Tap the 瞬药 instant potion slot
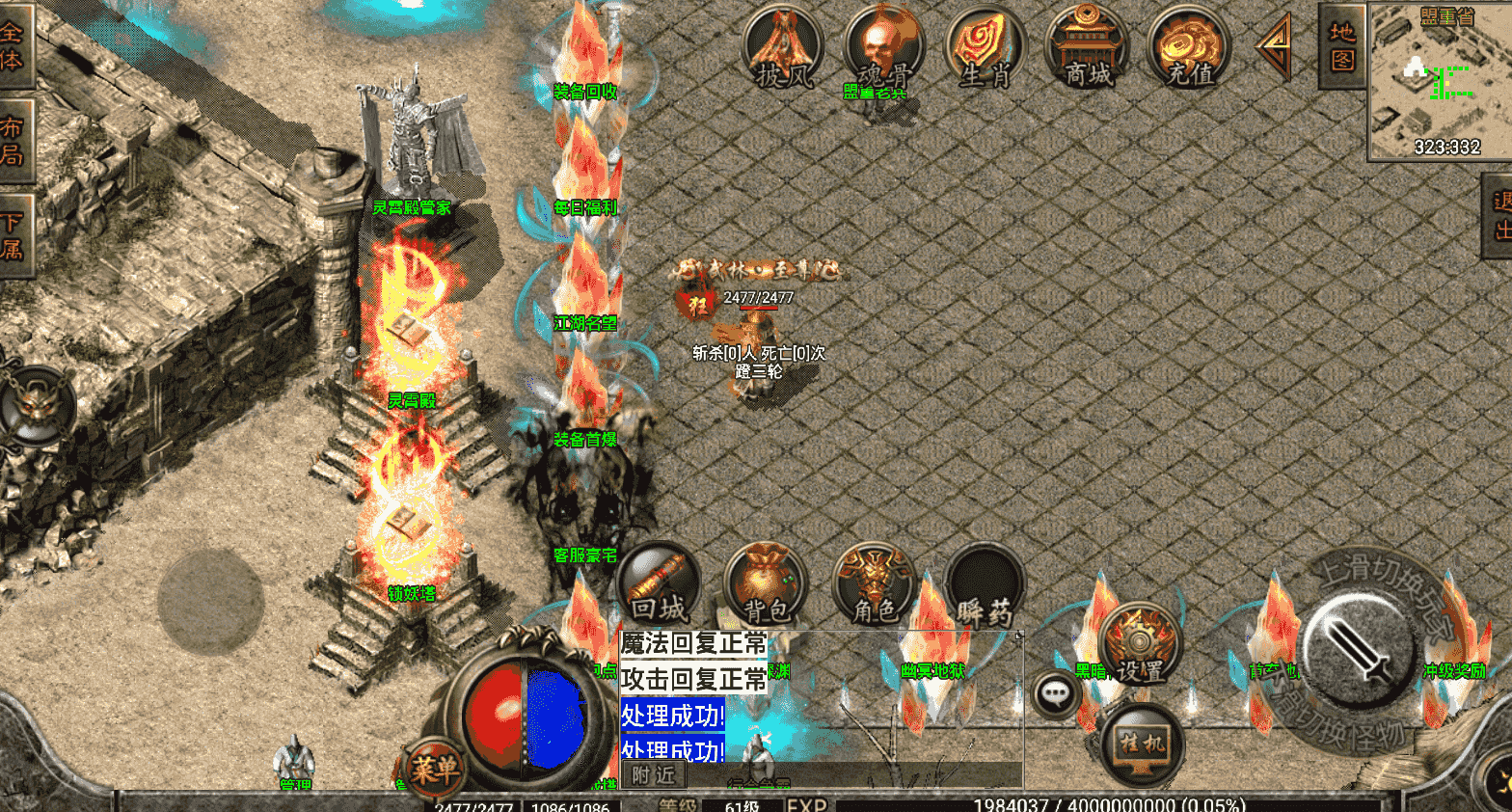Viewport: 1512px width, 812px height. coord(984,584)
